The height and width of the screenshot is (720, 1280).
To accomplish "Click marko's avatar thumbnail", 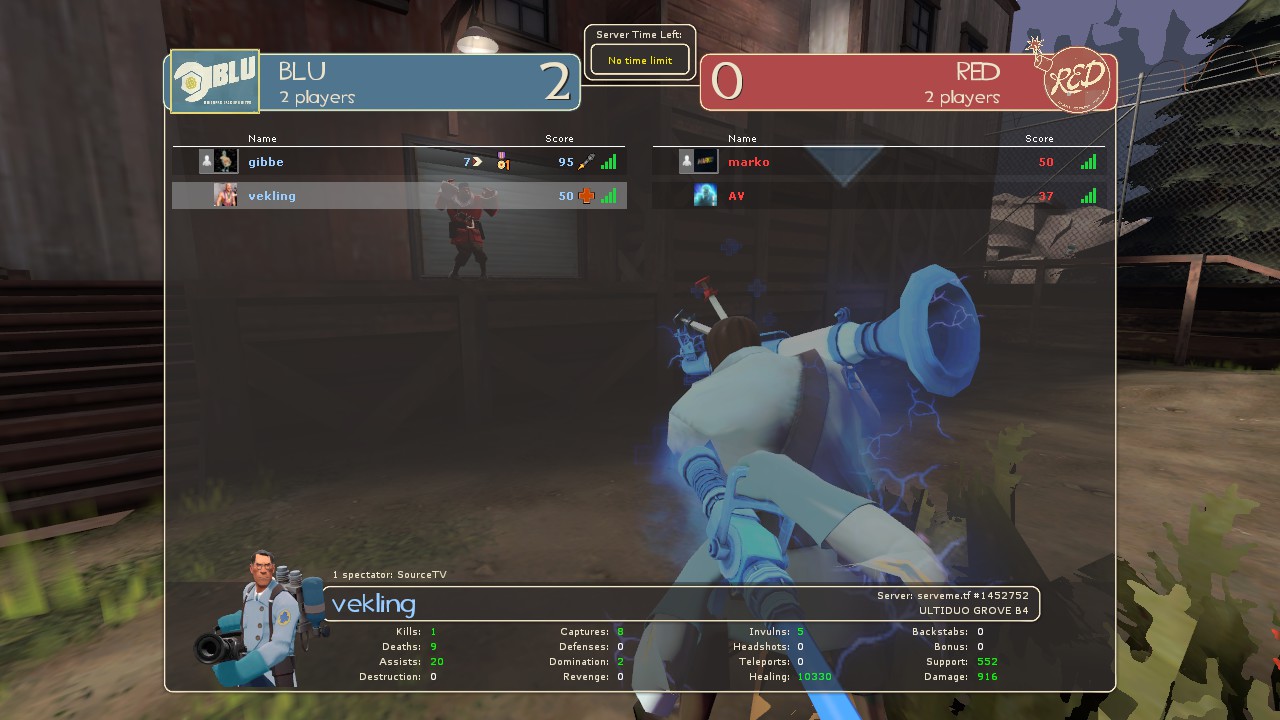I will click(x=706, y=161).
